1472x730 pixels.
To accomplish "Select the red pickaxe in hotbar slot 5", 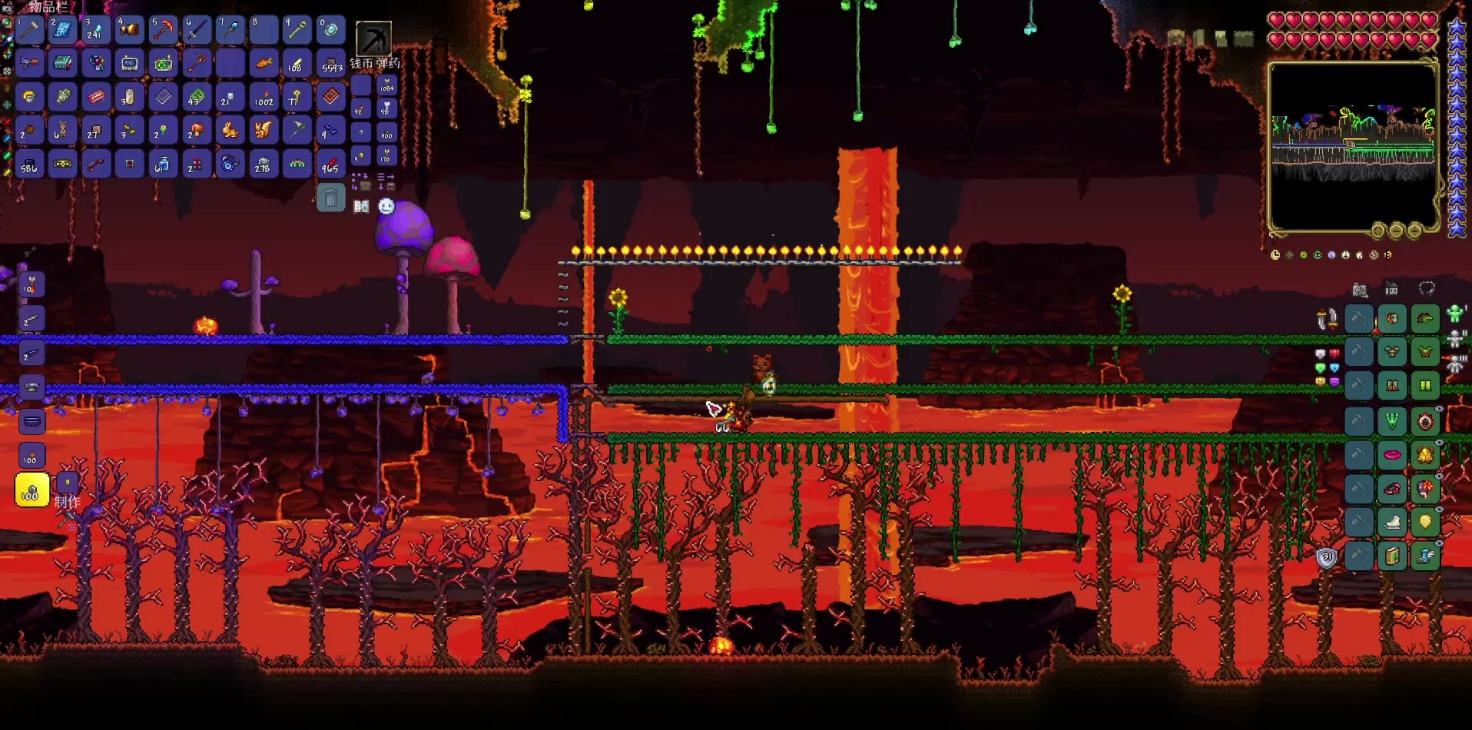I will (x=163, y=30).
